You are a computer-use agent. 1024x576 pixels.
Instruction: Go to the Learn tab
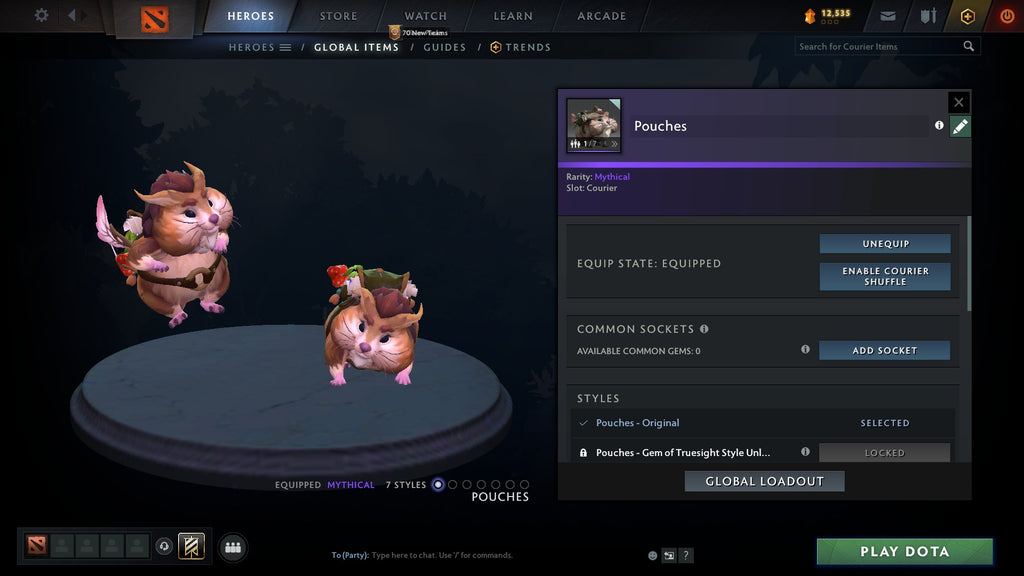click(513, 16)
